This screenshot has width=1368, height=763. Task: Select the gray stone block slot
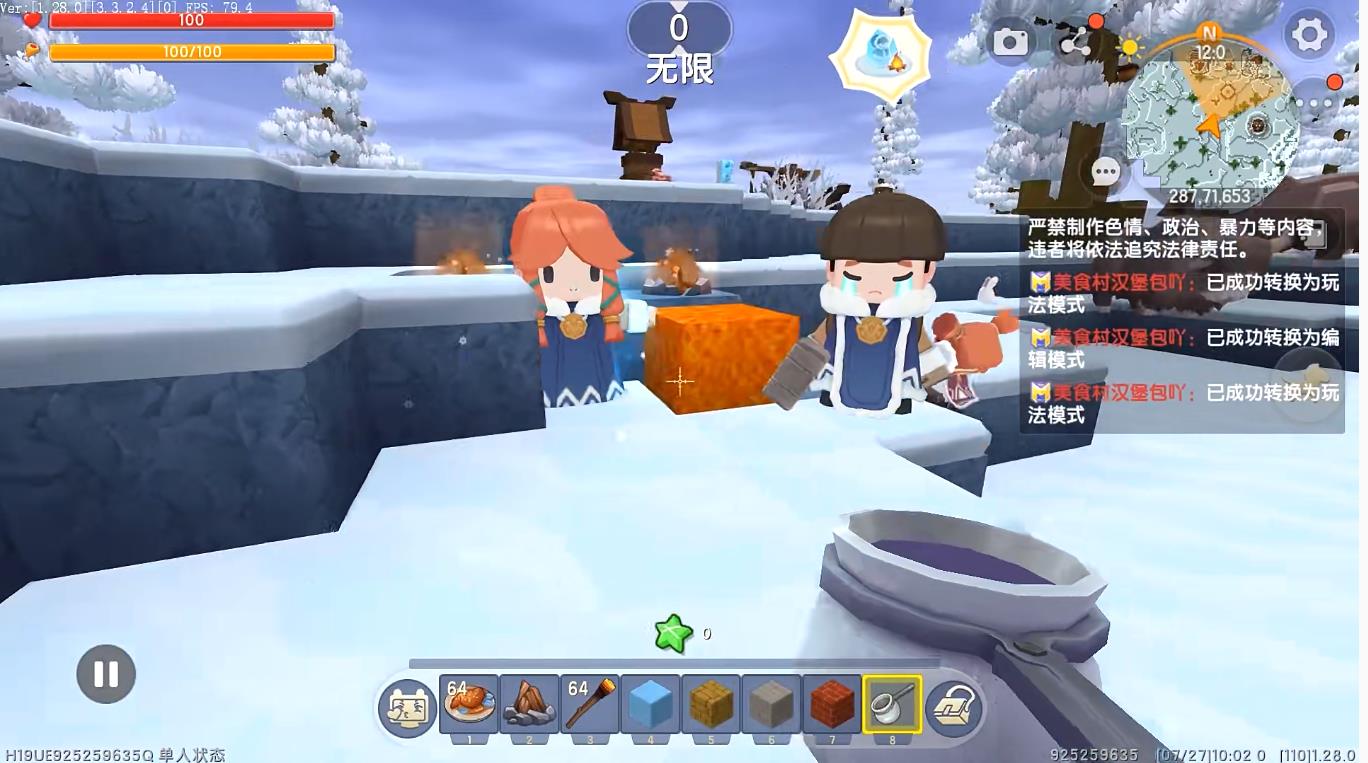pos(771,704)
